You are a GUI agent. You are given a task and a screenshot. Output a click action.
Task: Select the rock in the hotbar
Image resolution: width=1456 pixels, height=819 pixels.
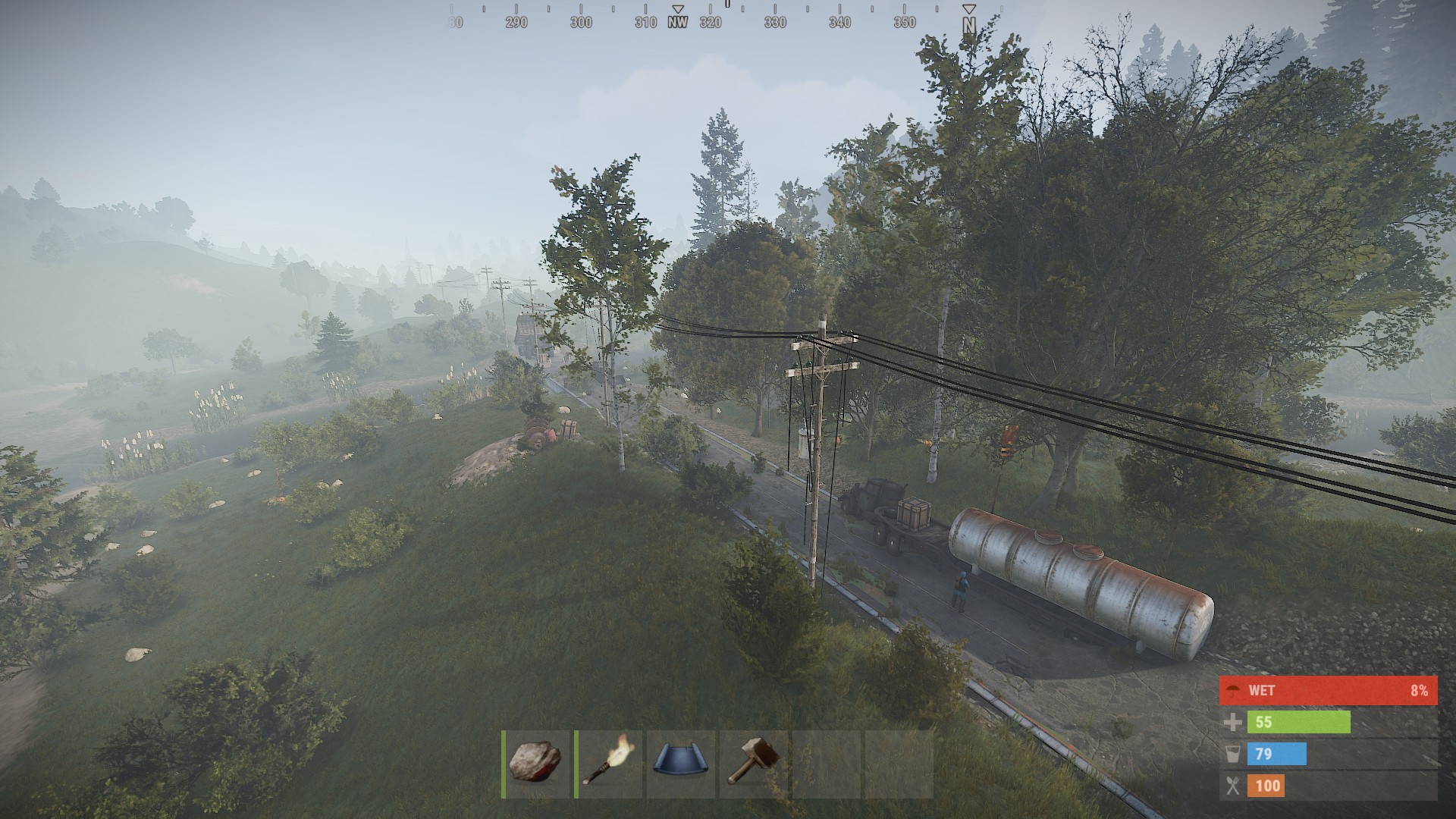pos(536,763)
